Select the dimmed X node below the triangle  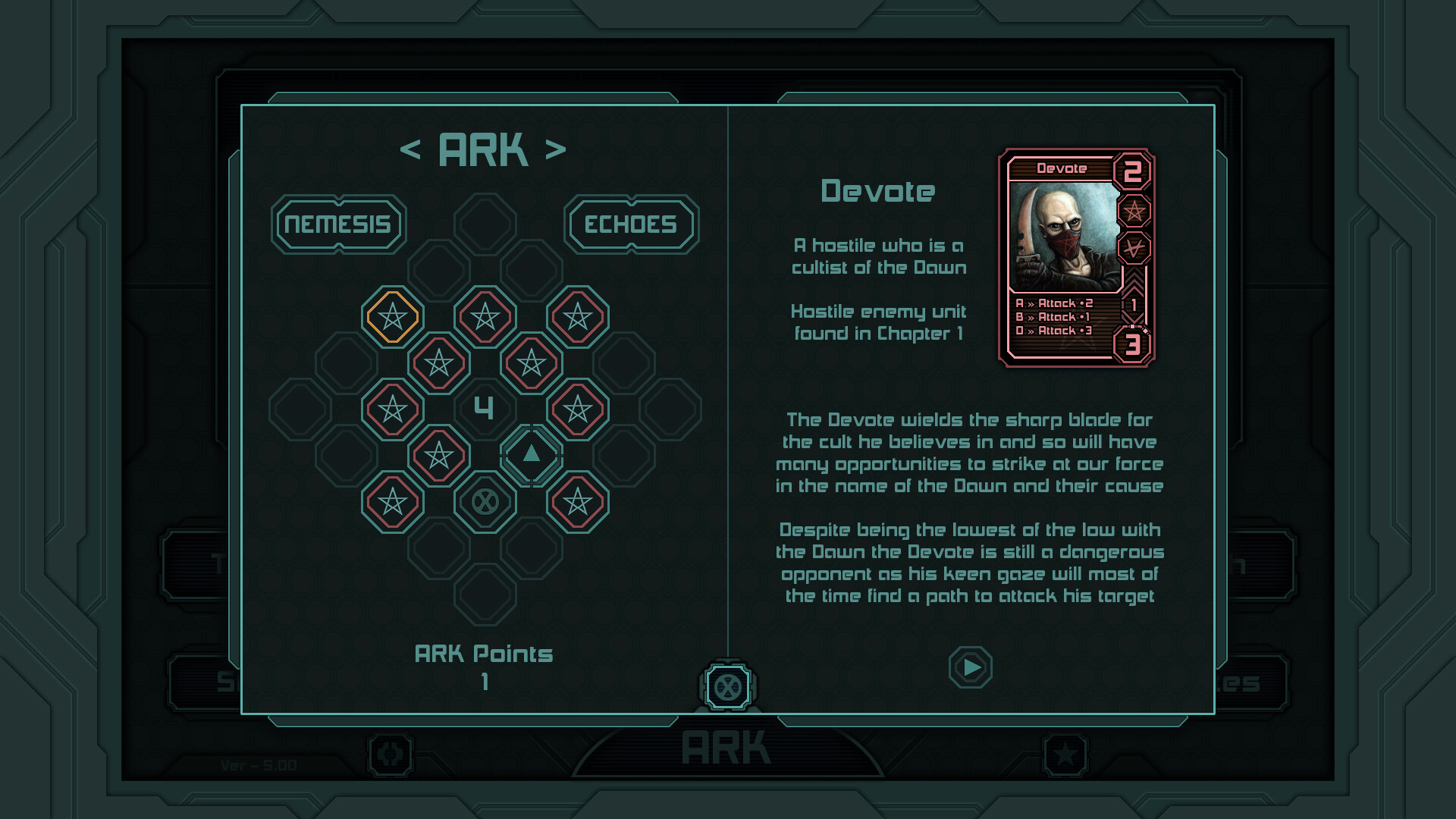(485, 500)
